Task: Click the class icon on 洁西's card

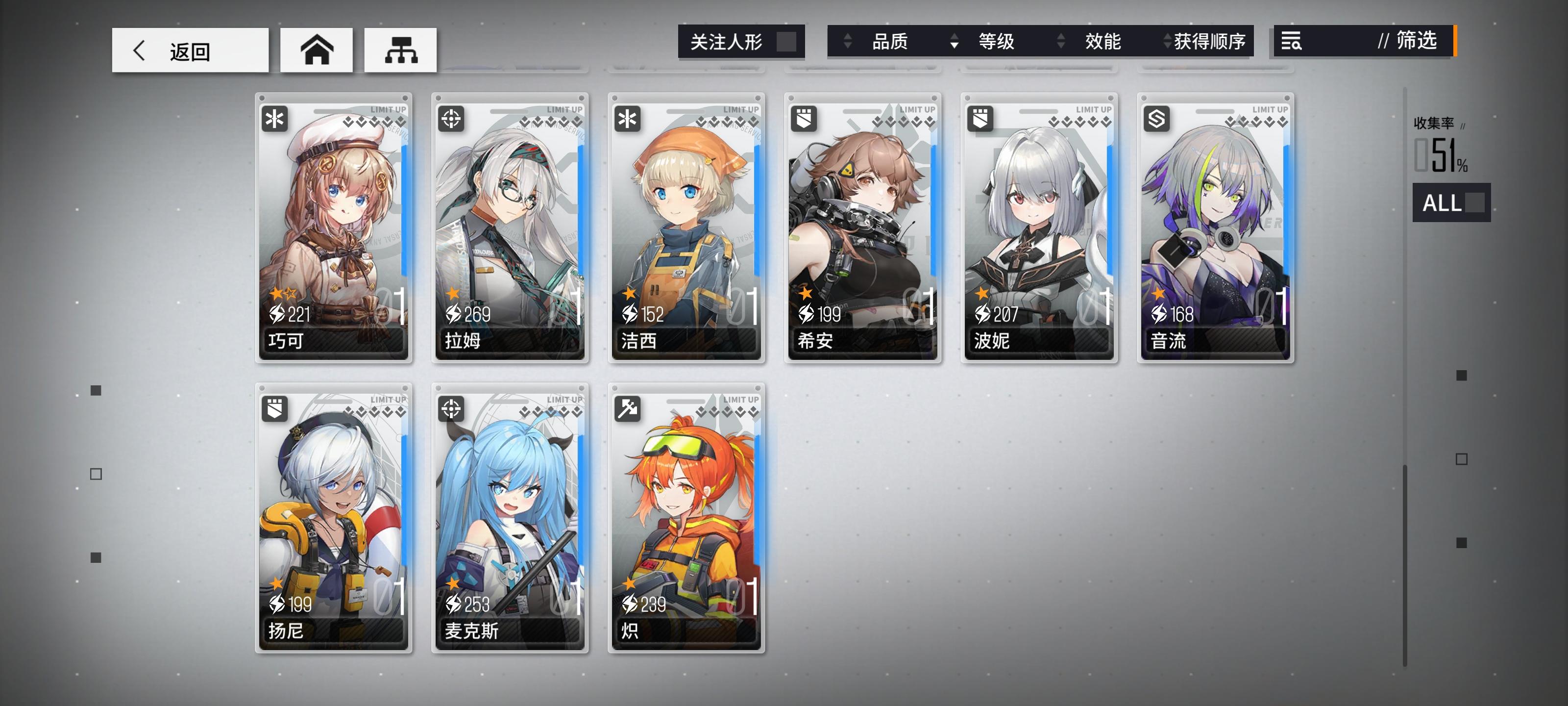Action: pos(627,119)
